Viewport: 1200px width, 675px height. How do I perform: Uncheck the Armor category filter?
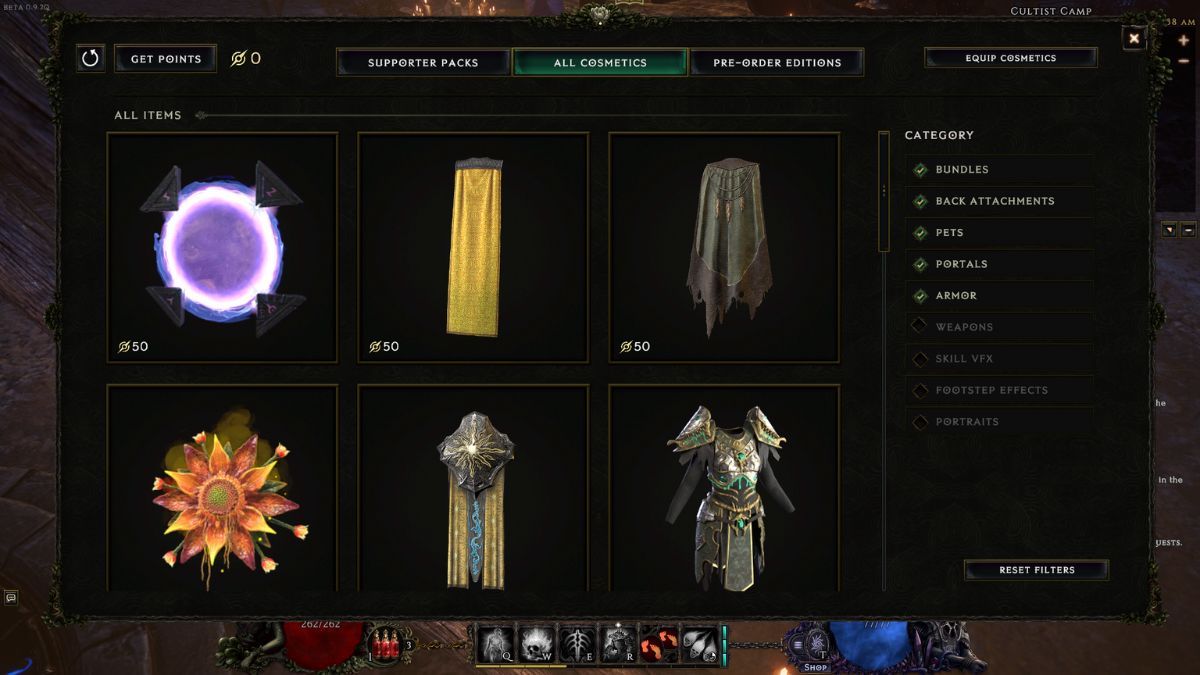(x=920, y=296)
